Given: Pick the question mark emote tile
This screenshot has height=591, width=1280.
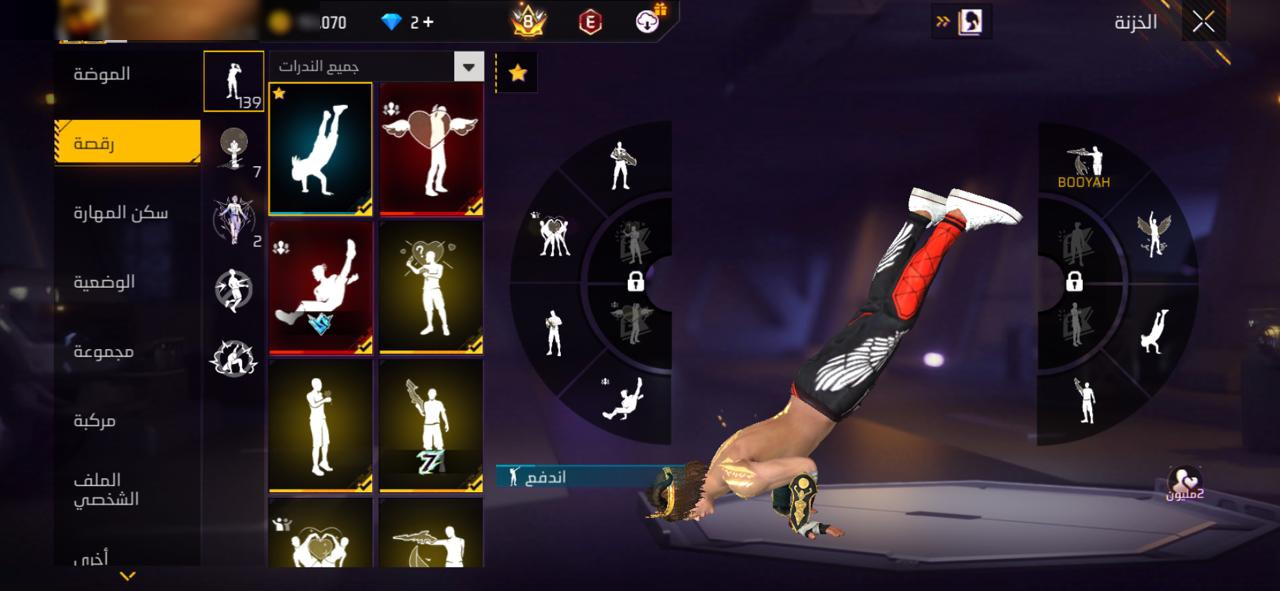Looking at the screenshot, I should tap(432, 286).
